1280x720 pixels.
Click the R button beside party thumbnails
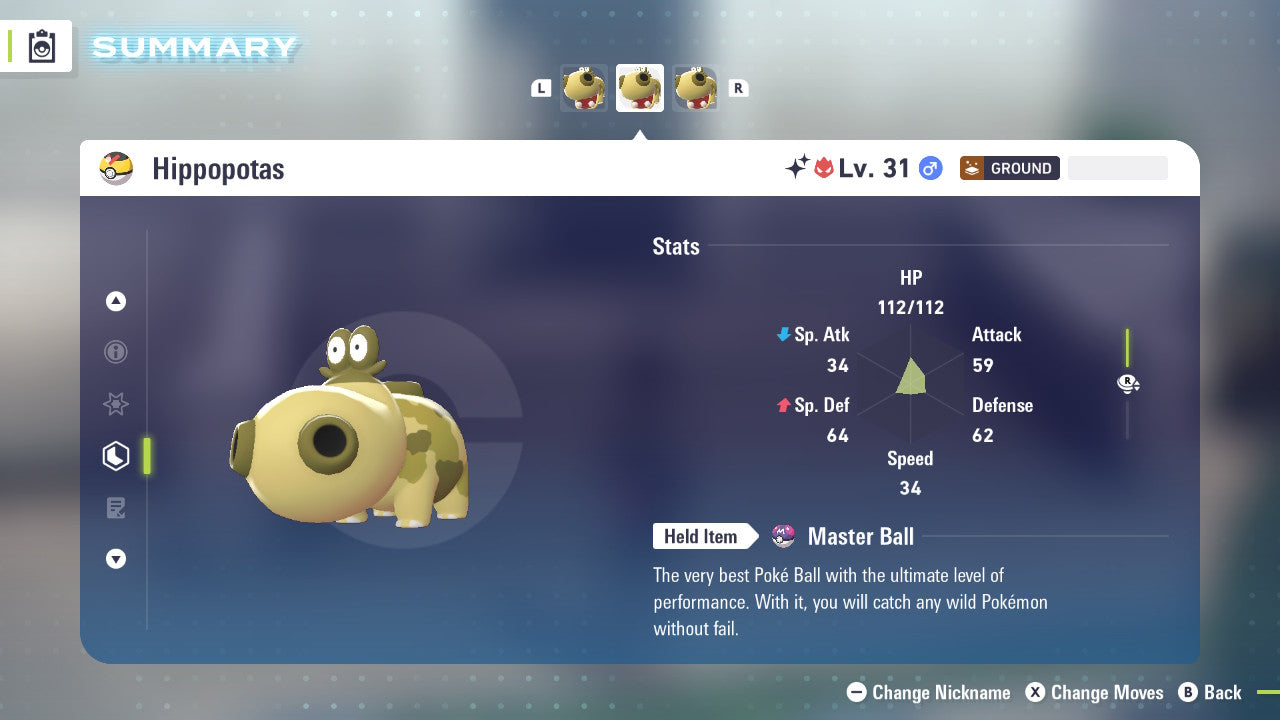[x=738, y=88]
